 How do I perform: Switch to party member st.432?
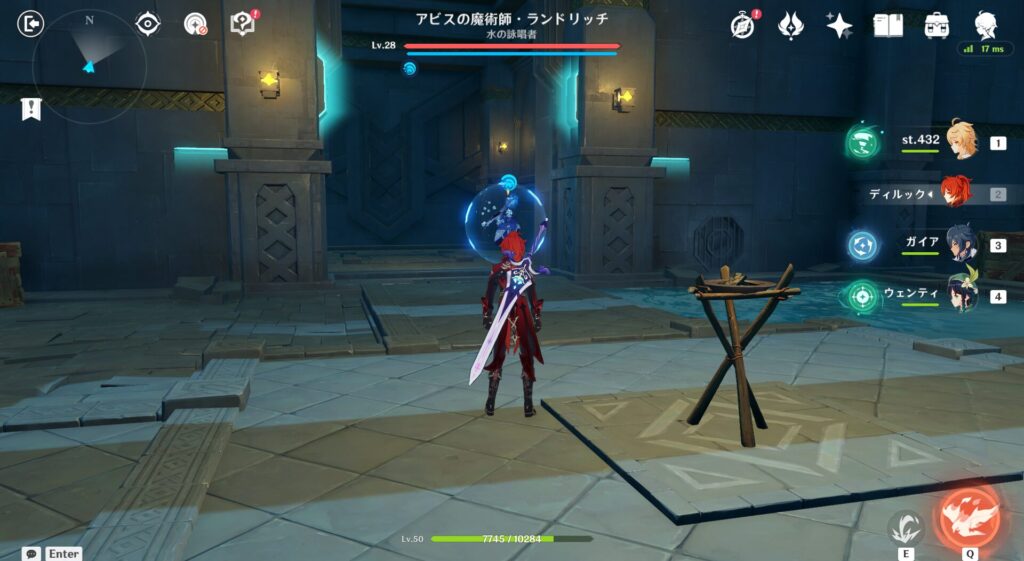click(962, 143)
